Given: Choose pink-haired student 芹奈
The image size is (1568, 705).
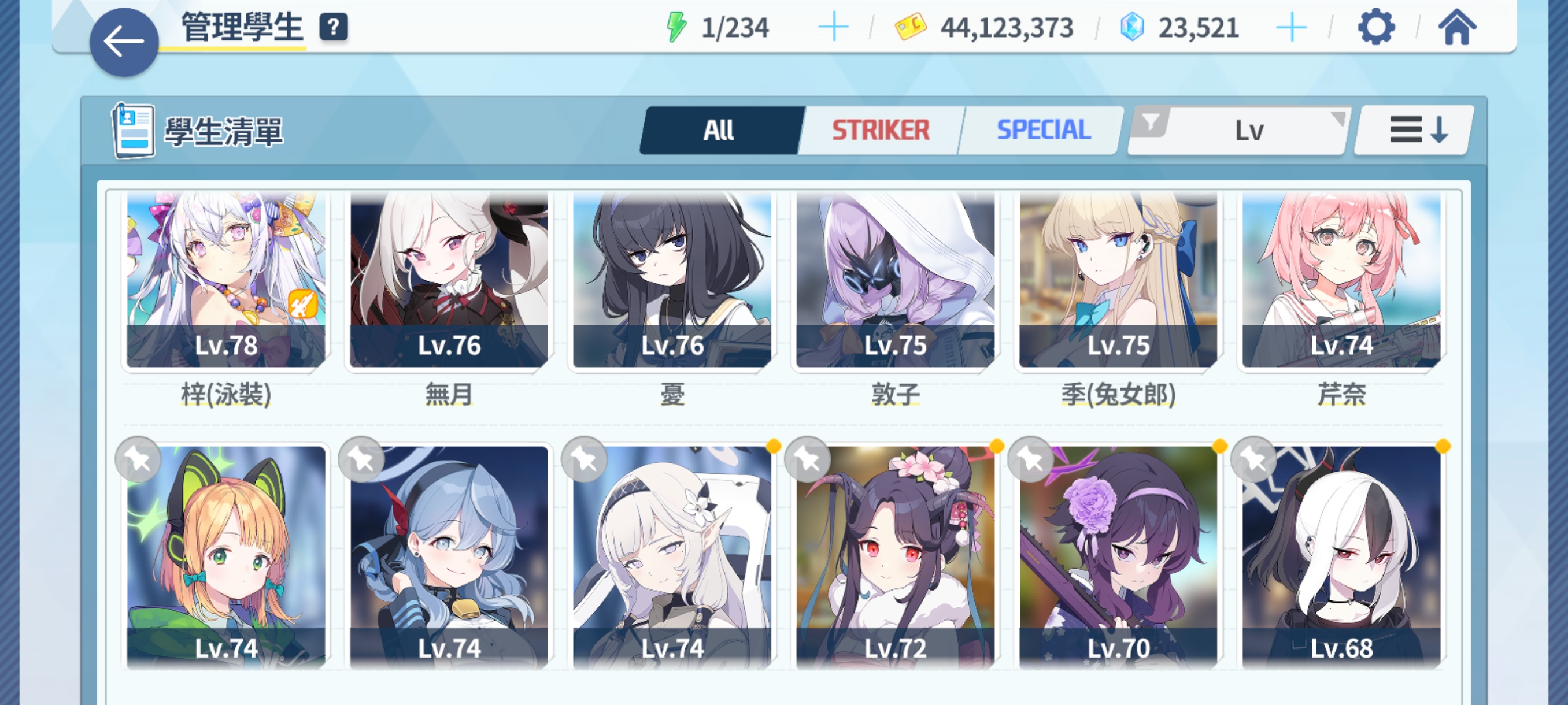Looking at the screenshot, I should pyautogui.click(x=1341, y=280).
